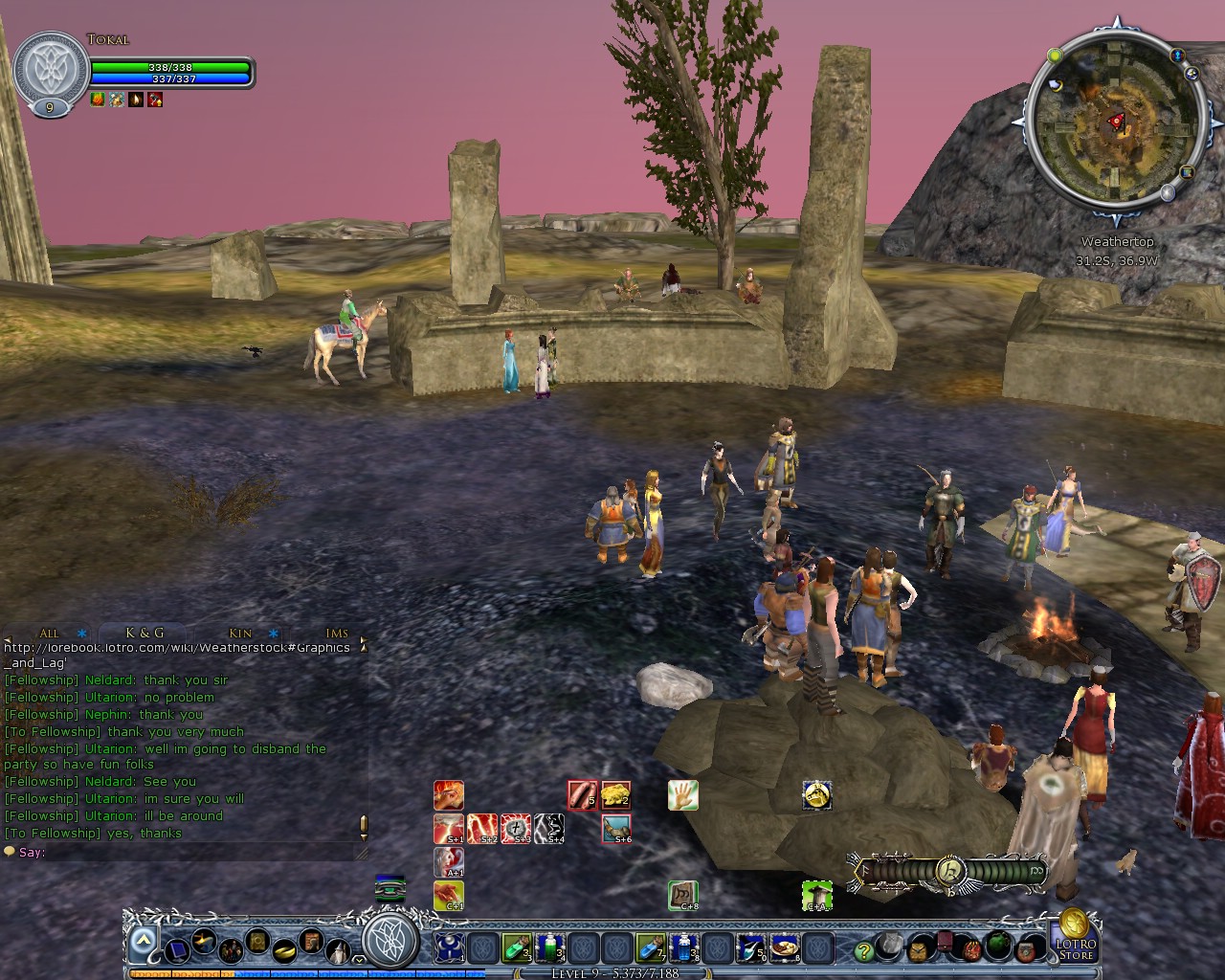Activate the rune stone lightning skill
1225x980 pixels.
click(516, 828)
